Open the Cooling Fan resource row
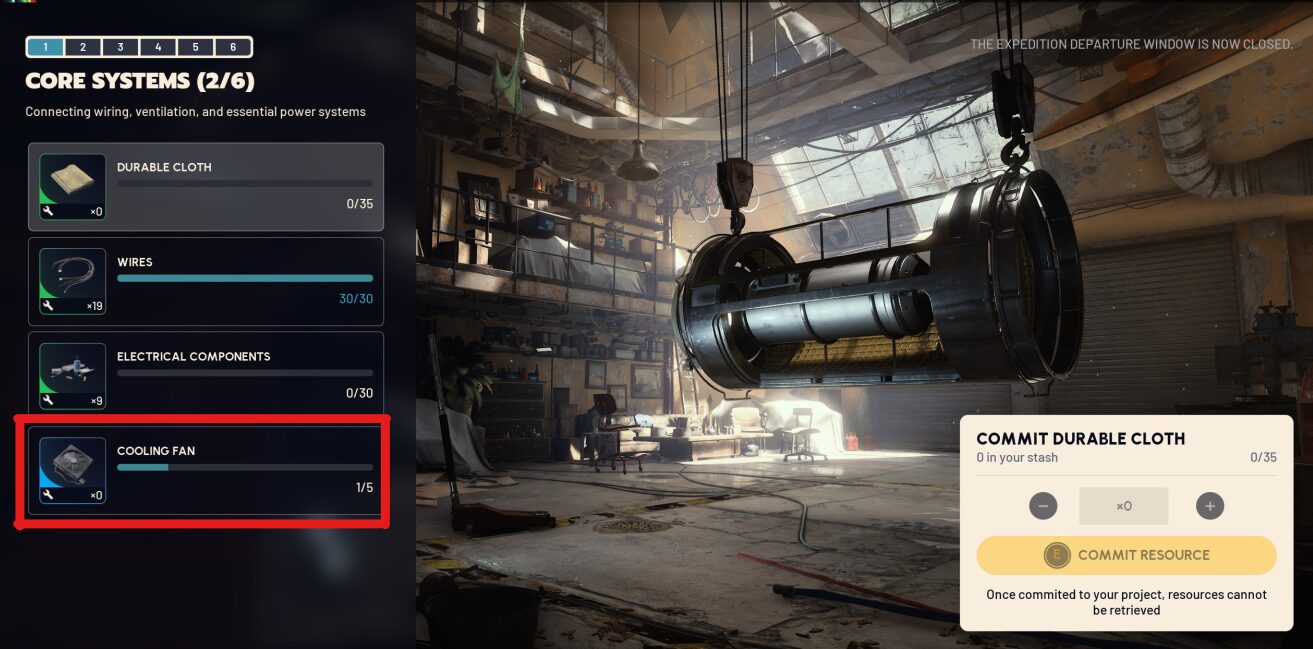Viewport: 1313px width, 649px height. (206, 470)
